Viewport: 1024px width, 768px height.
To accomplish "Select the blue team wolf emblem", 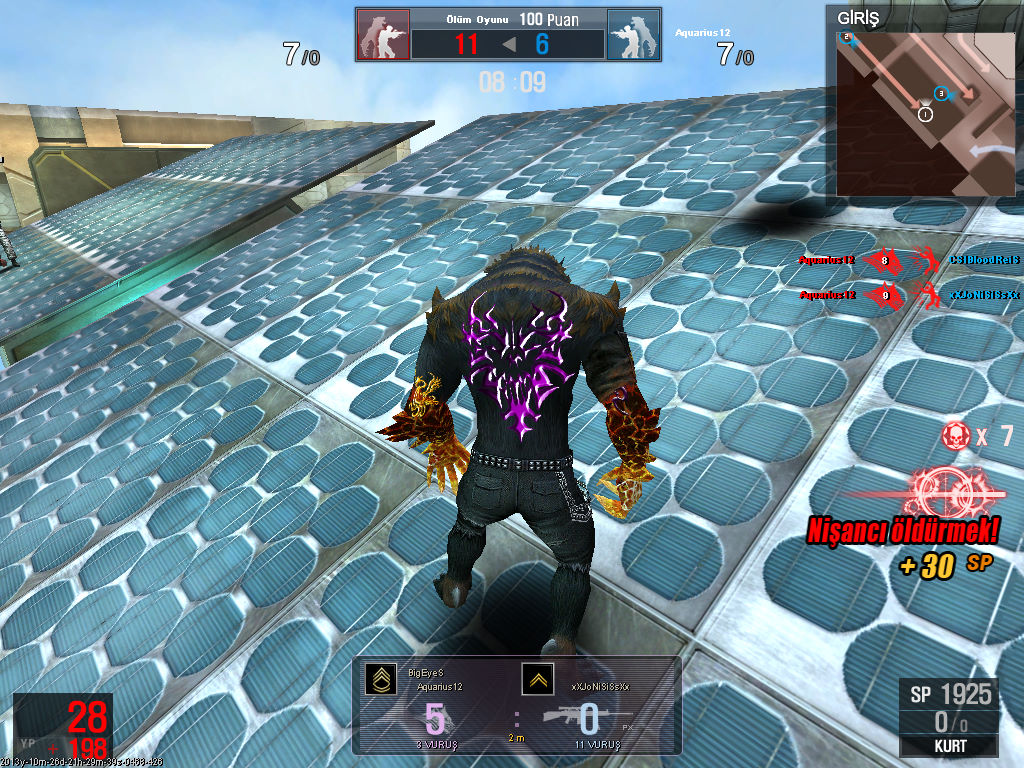I will point(633,35).
